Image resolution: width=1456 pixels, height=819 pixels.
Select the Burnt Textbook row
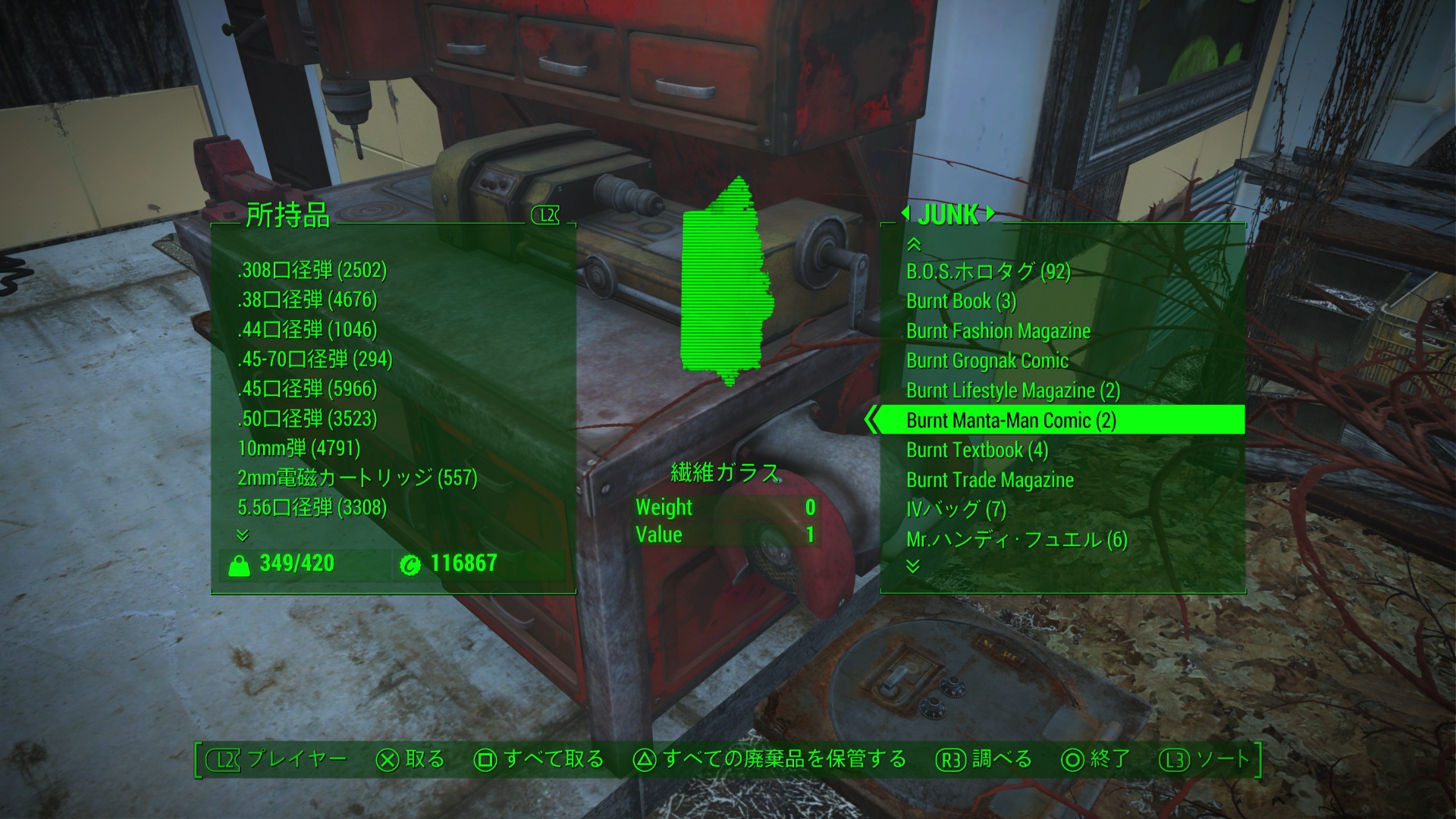[977, 450]
